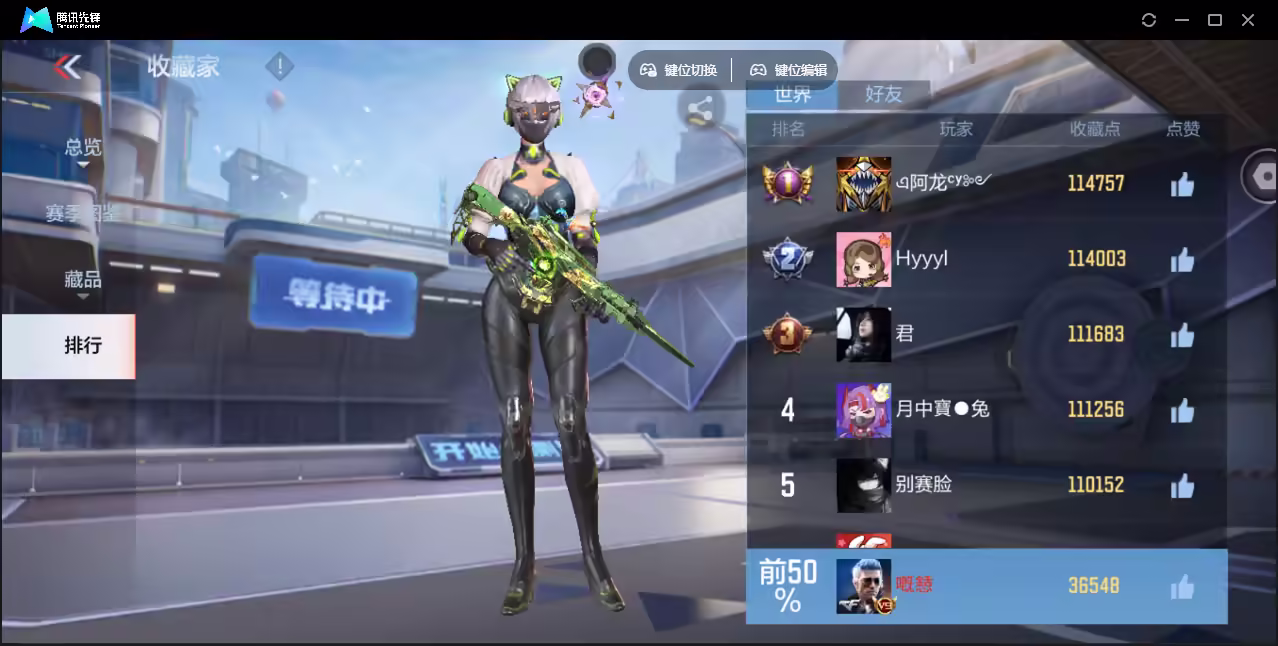Screen dimensions: 1278x646
Task: Close the emulator window
Action: click(1248, 20)
